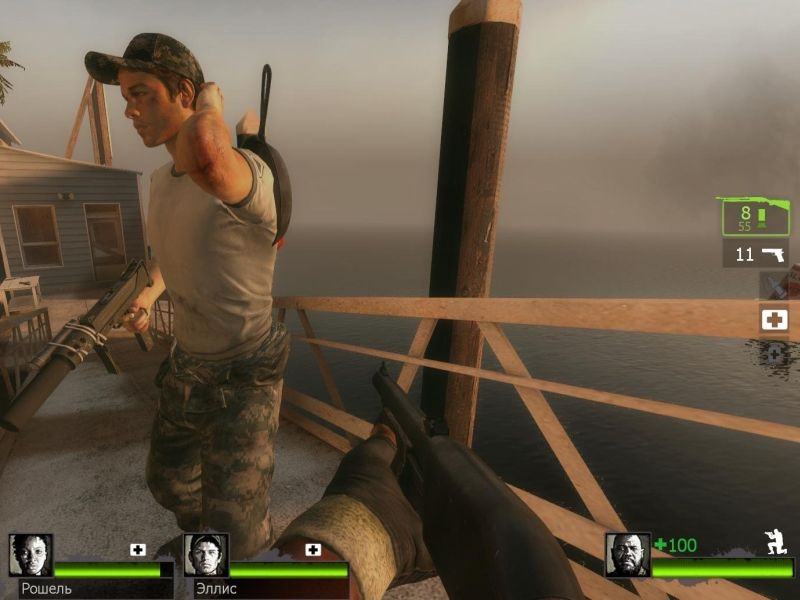Click Ellis's first aid kit indicator
800x600 pixels.
(313, 549)
